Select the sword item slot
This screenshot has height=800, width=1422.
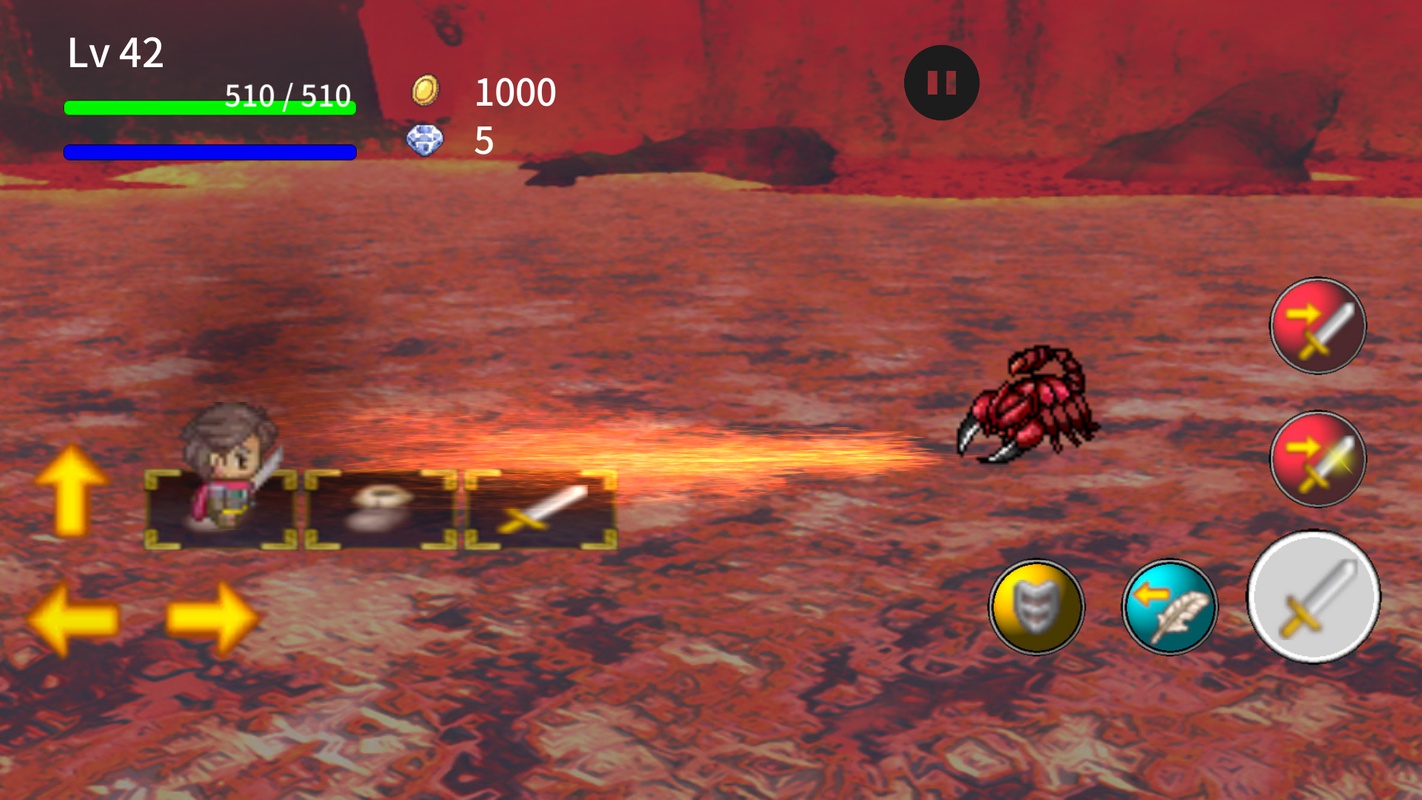[540, 510]
